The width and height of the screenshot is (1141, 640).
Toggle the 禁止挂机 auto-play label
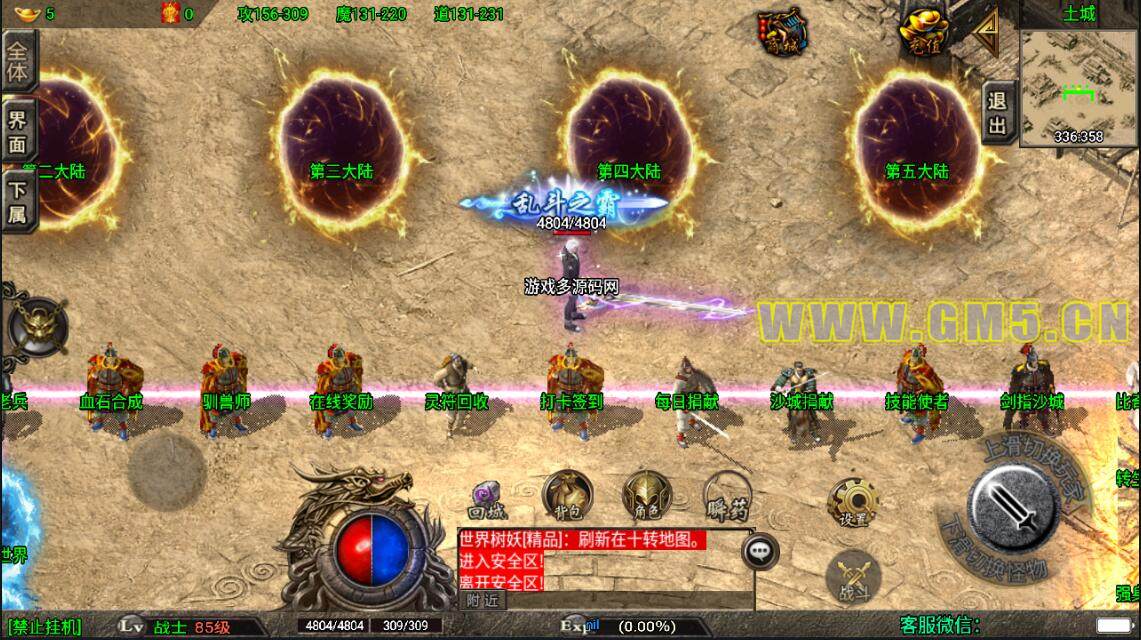click(45, 627)
